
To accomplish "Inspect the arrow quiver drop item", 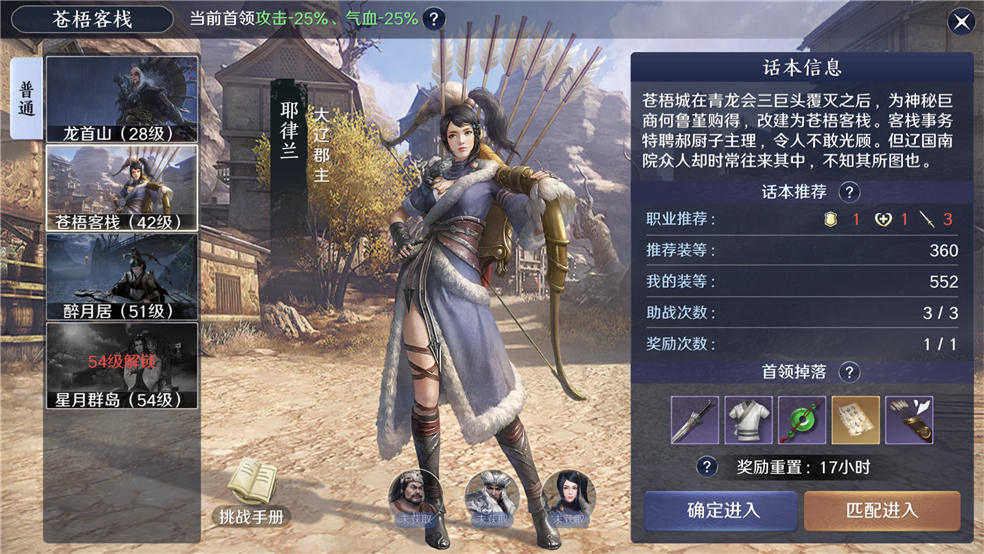I will tap(910, 420).
